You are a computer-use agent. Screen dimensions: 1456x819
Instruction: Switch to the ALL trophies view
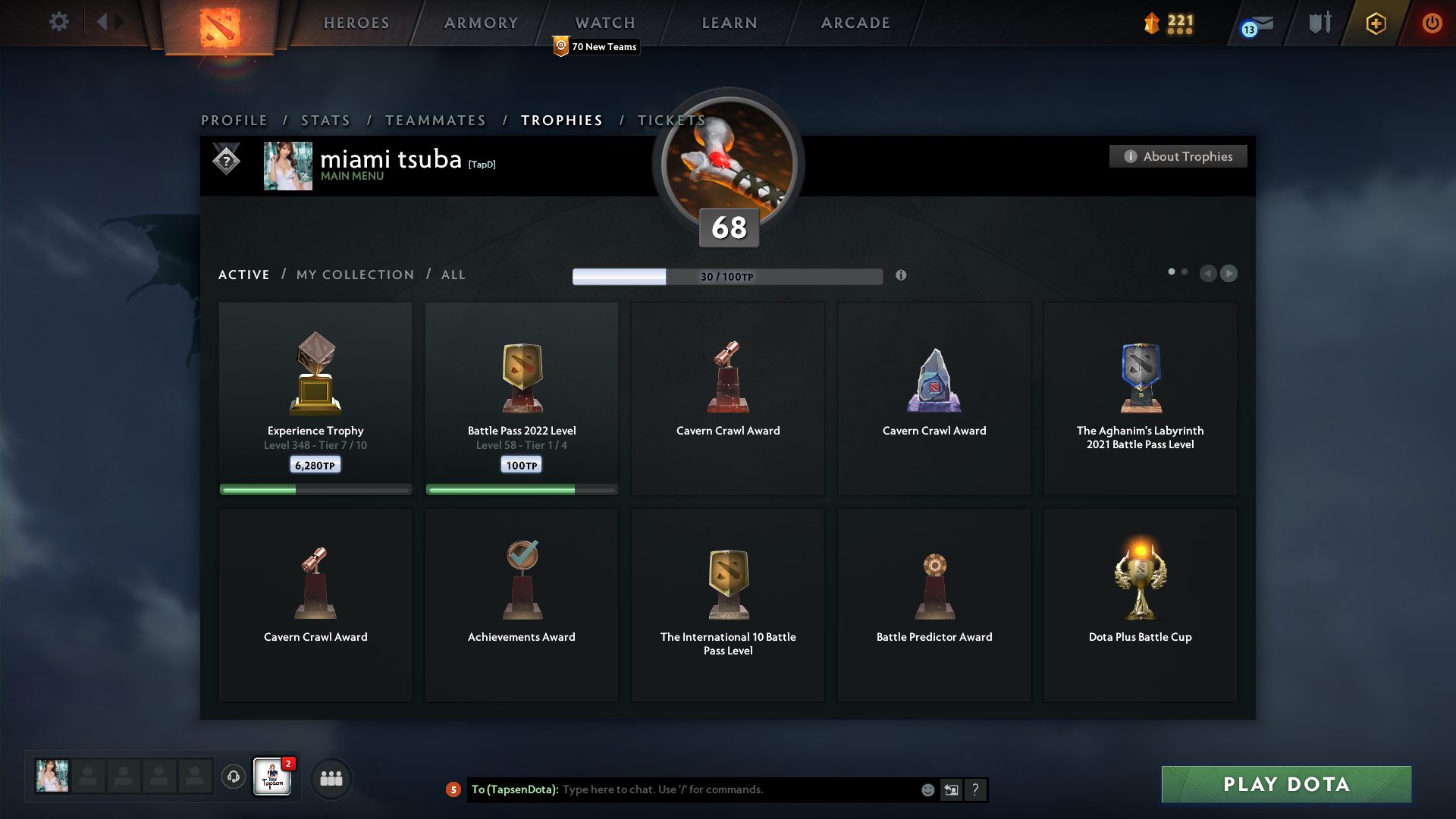[x=453, y=275]
